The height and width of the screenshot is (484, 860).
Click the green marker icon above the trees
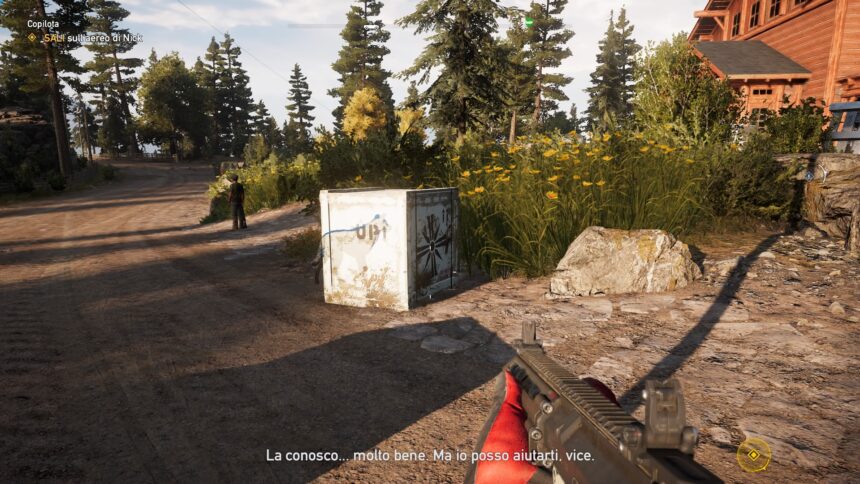pyautogui.click(x=529, y=21)
